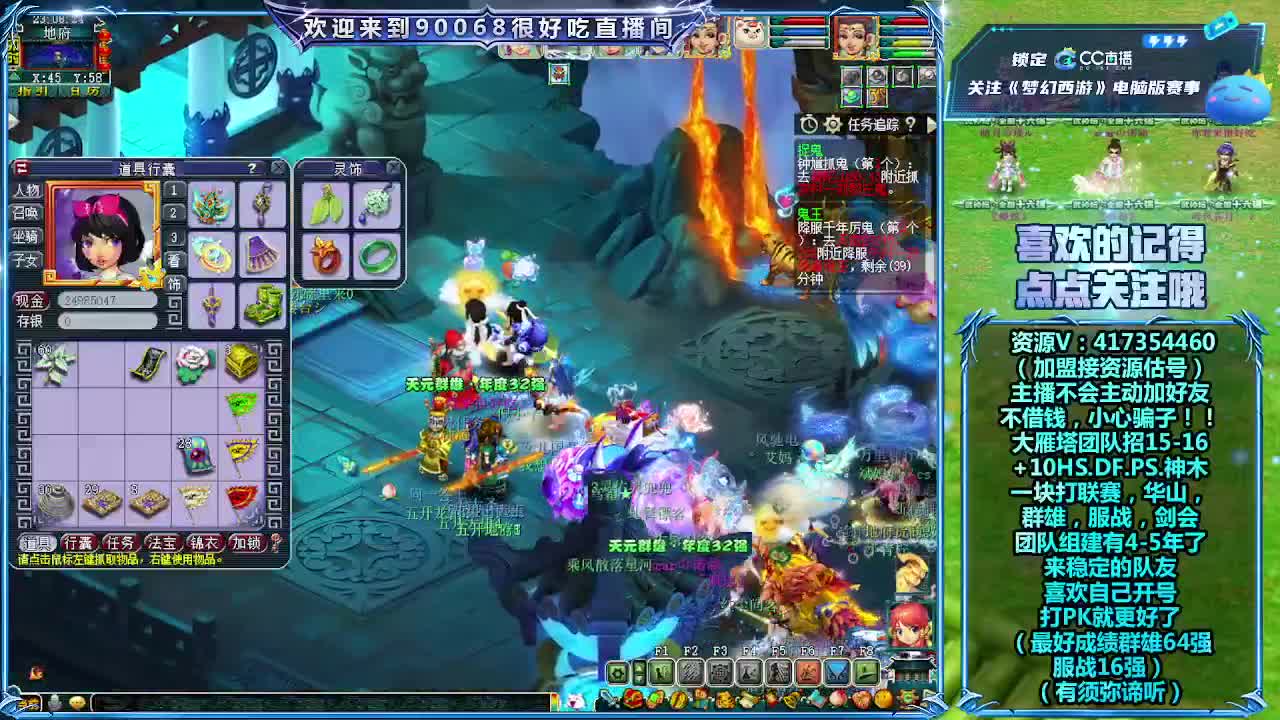Collapse the 任务追踪 panel with its side arrow
Image resolution: width=1280 pixels, height=720 pixels.
tap(933, 124)
